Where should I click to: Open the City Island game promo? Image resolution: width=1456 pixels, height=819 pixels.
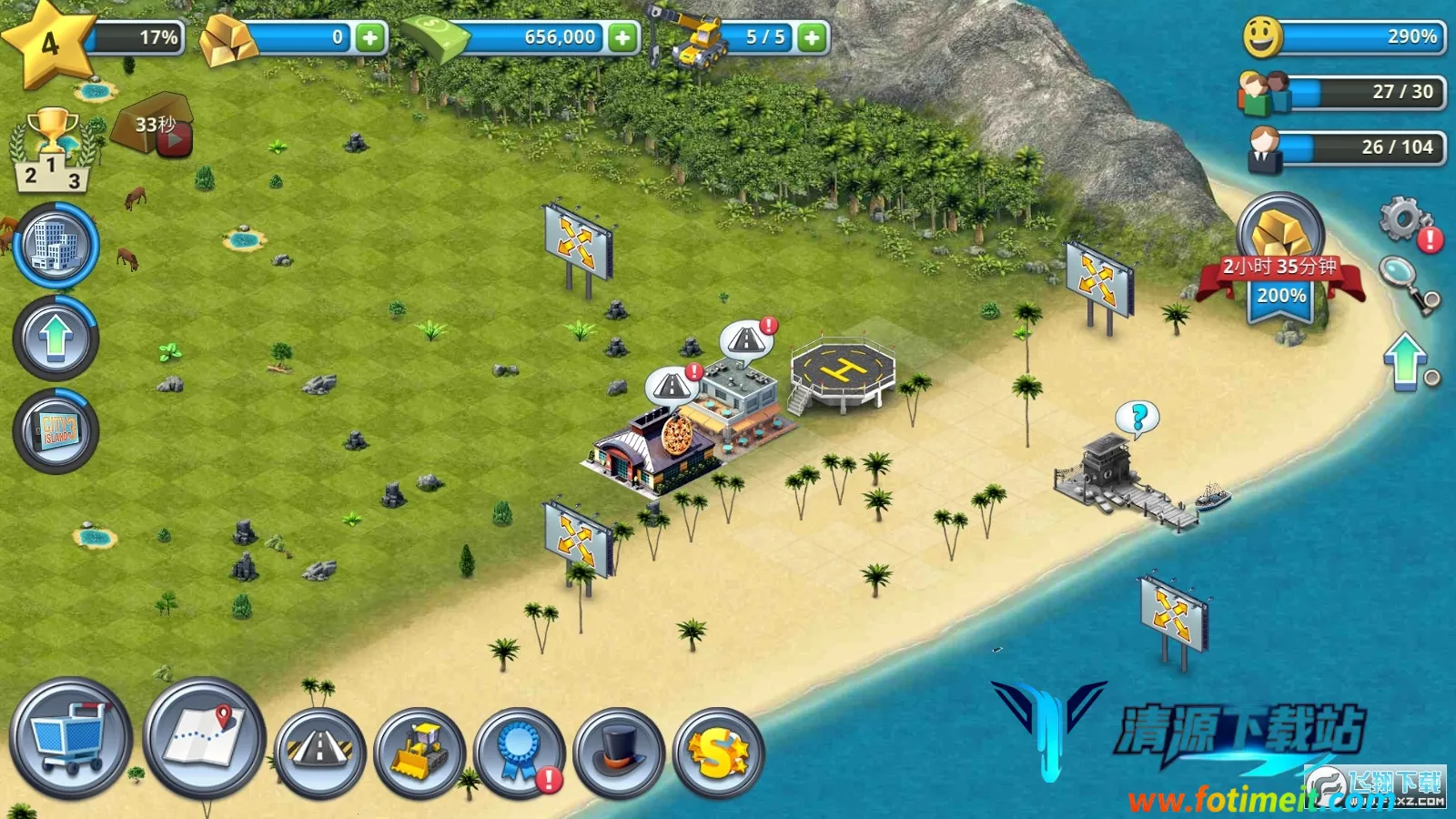56,430
